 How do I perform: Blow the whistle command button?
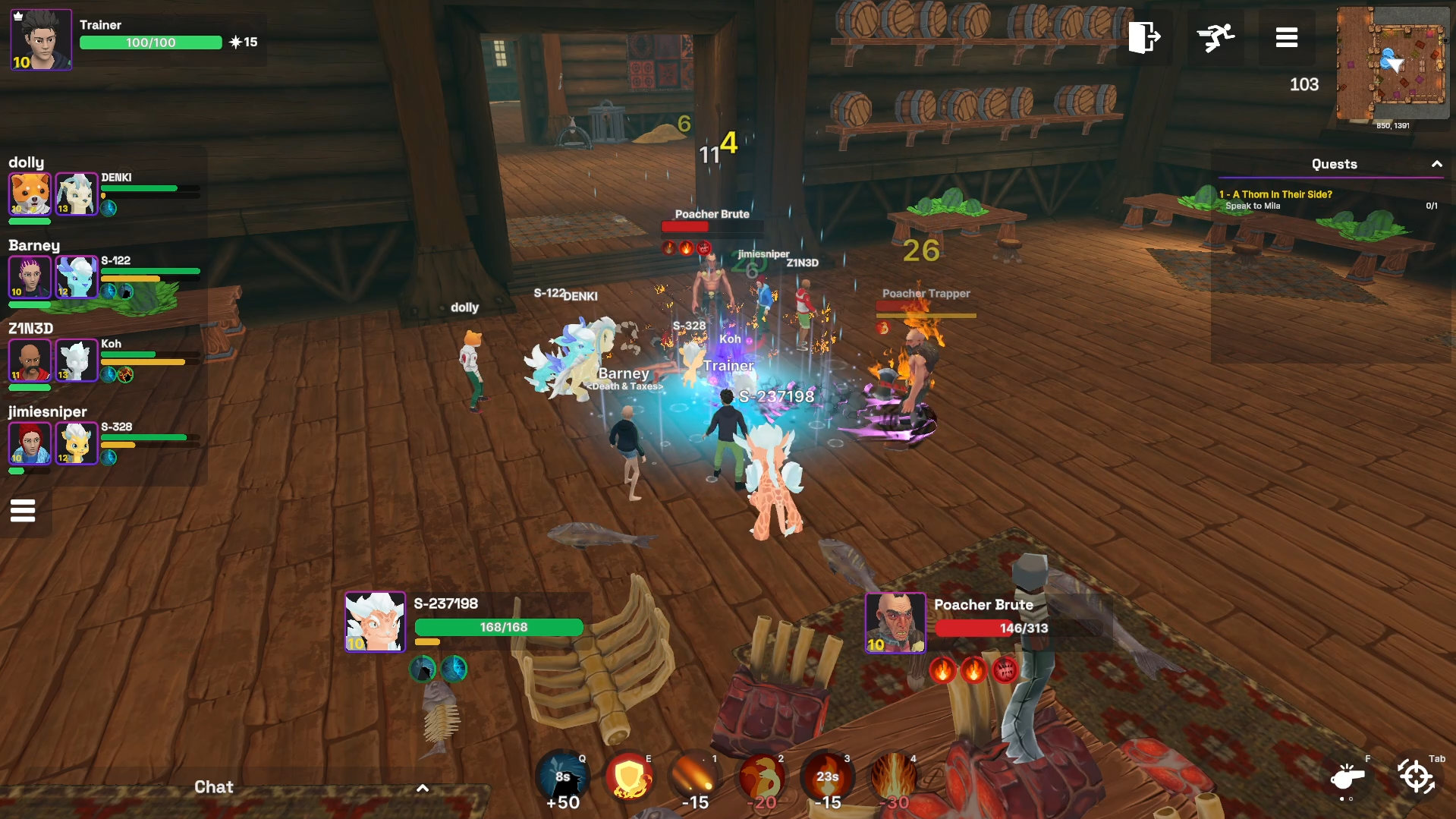(x=1348, y=777)
